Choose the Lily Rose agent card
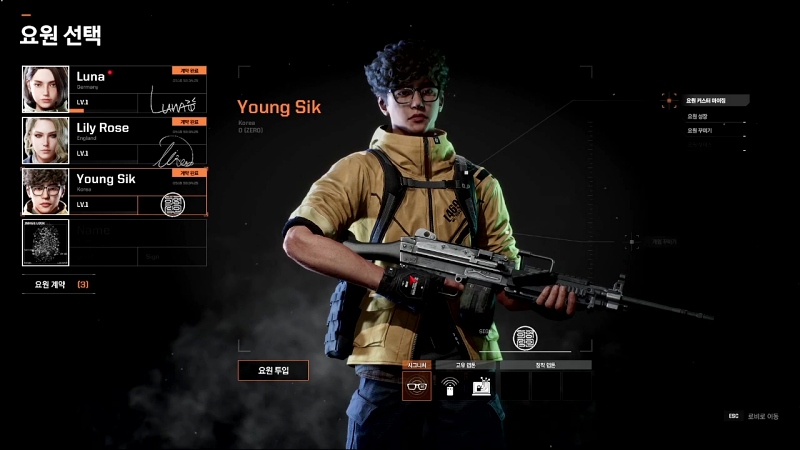 [130, 140]
